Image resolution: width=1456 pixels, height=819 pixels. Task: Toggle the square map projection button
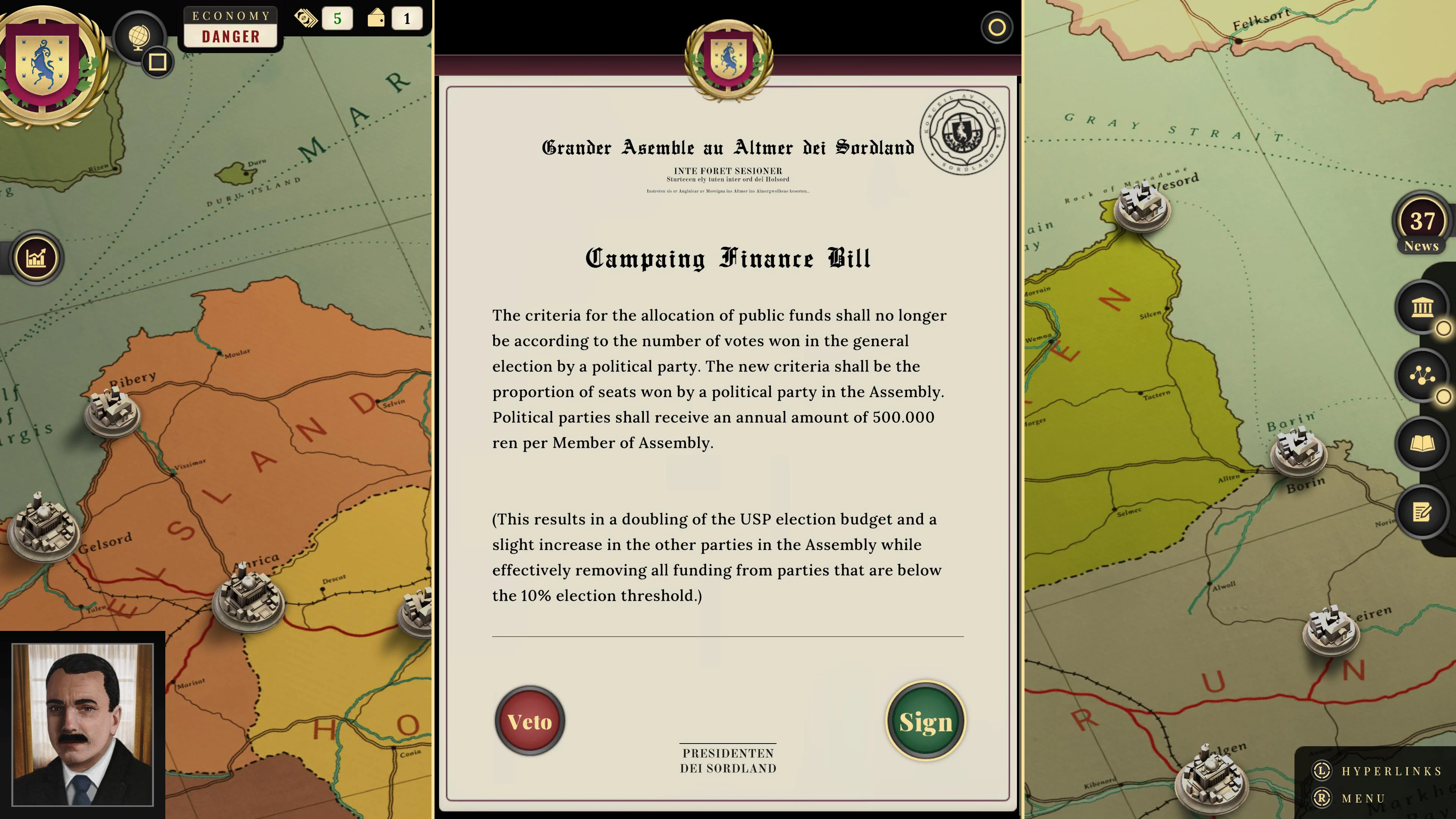pyautogui.click(x=157, y=63)
